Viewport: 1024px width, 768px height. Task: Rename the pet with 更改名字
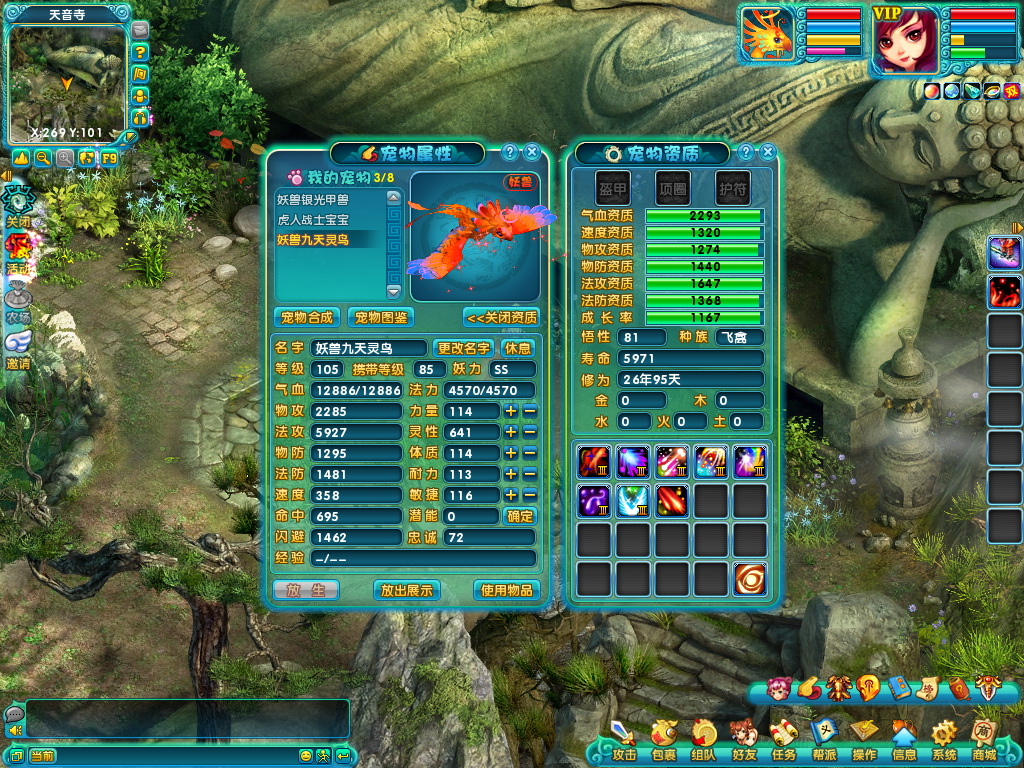point(464,348)
